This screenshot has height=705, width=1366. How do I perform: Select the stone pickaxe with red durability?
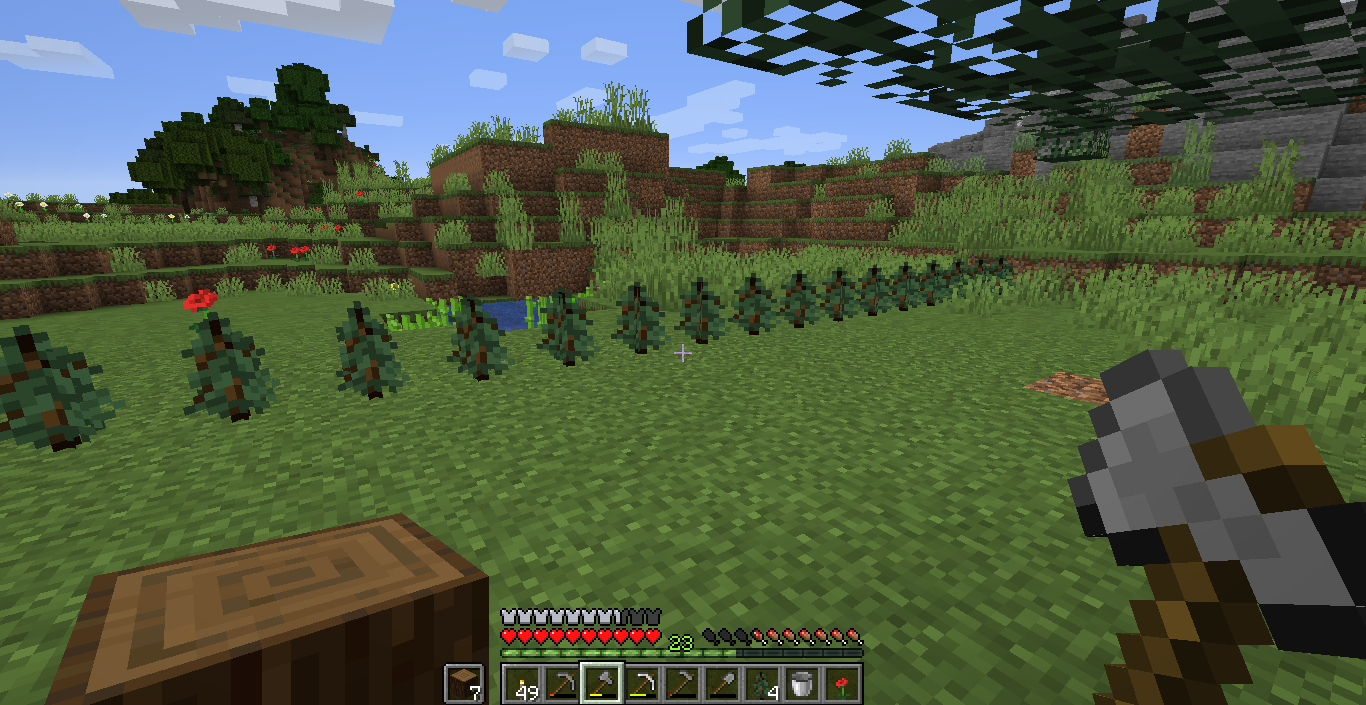[x=562, y=684]
